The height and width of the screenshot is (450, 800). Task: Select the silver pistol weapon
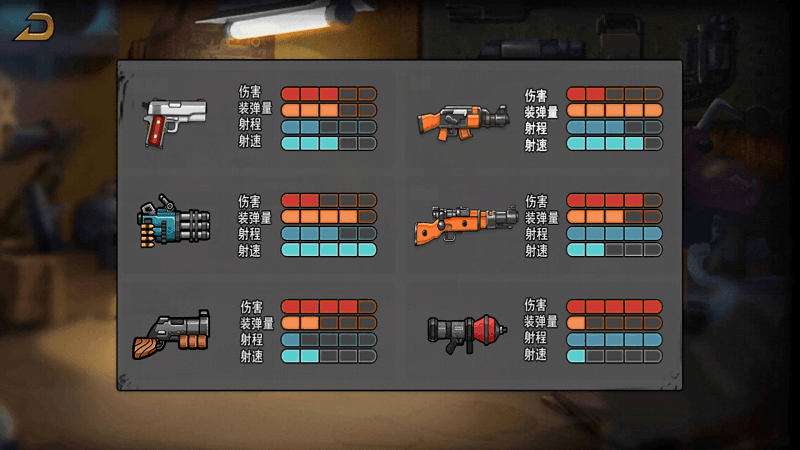(175, 120)
